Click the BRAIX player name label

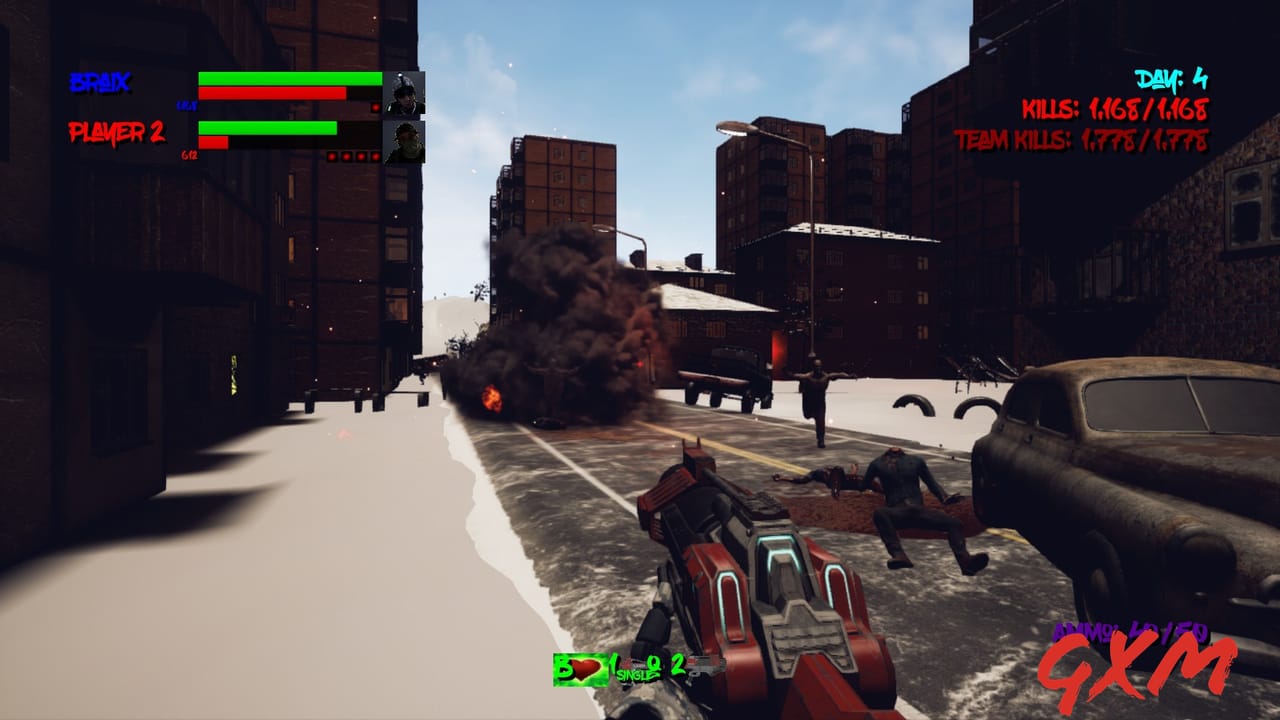(102, 81)
